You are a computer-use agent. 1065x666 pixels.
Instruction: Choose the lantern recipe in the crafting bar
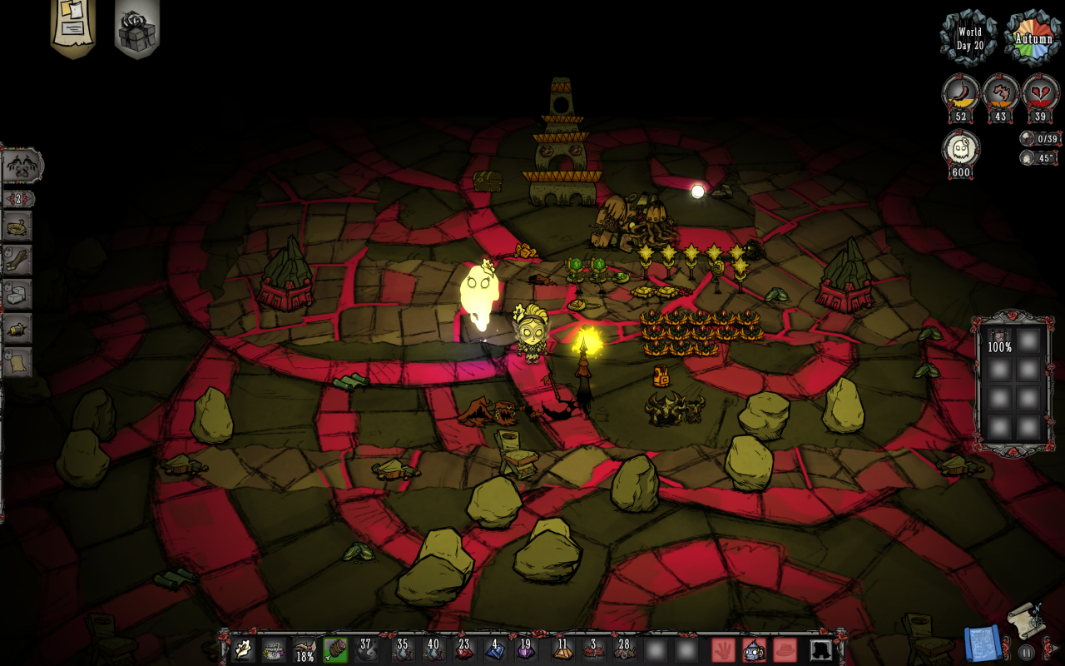click(x=18, y=328)
